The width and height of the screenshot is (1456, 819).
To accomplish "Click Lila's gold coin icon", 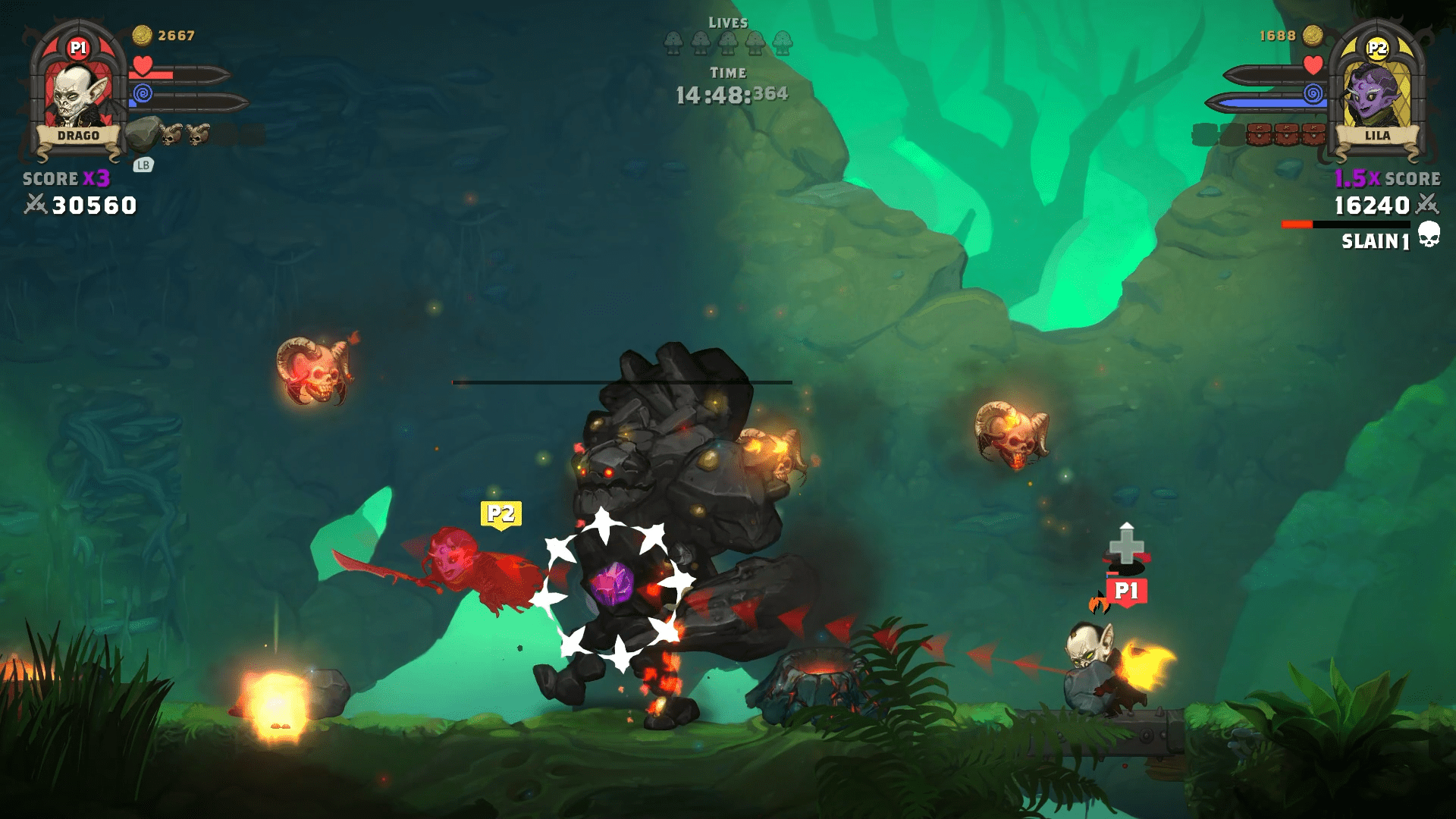I will pyautogui.click(x=1313, y=35).
